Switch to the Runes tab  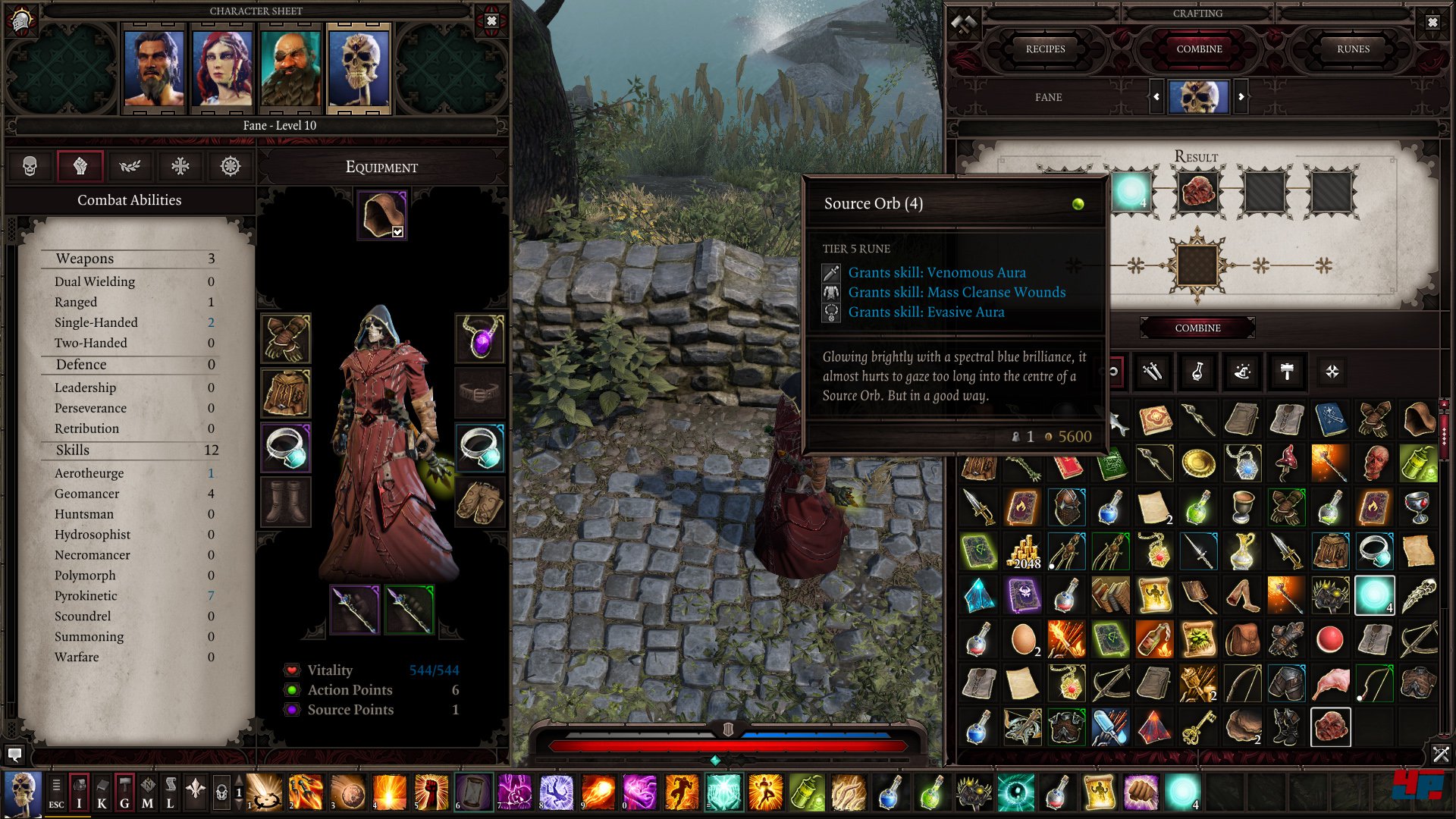point(1353,49)
